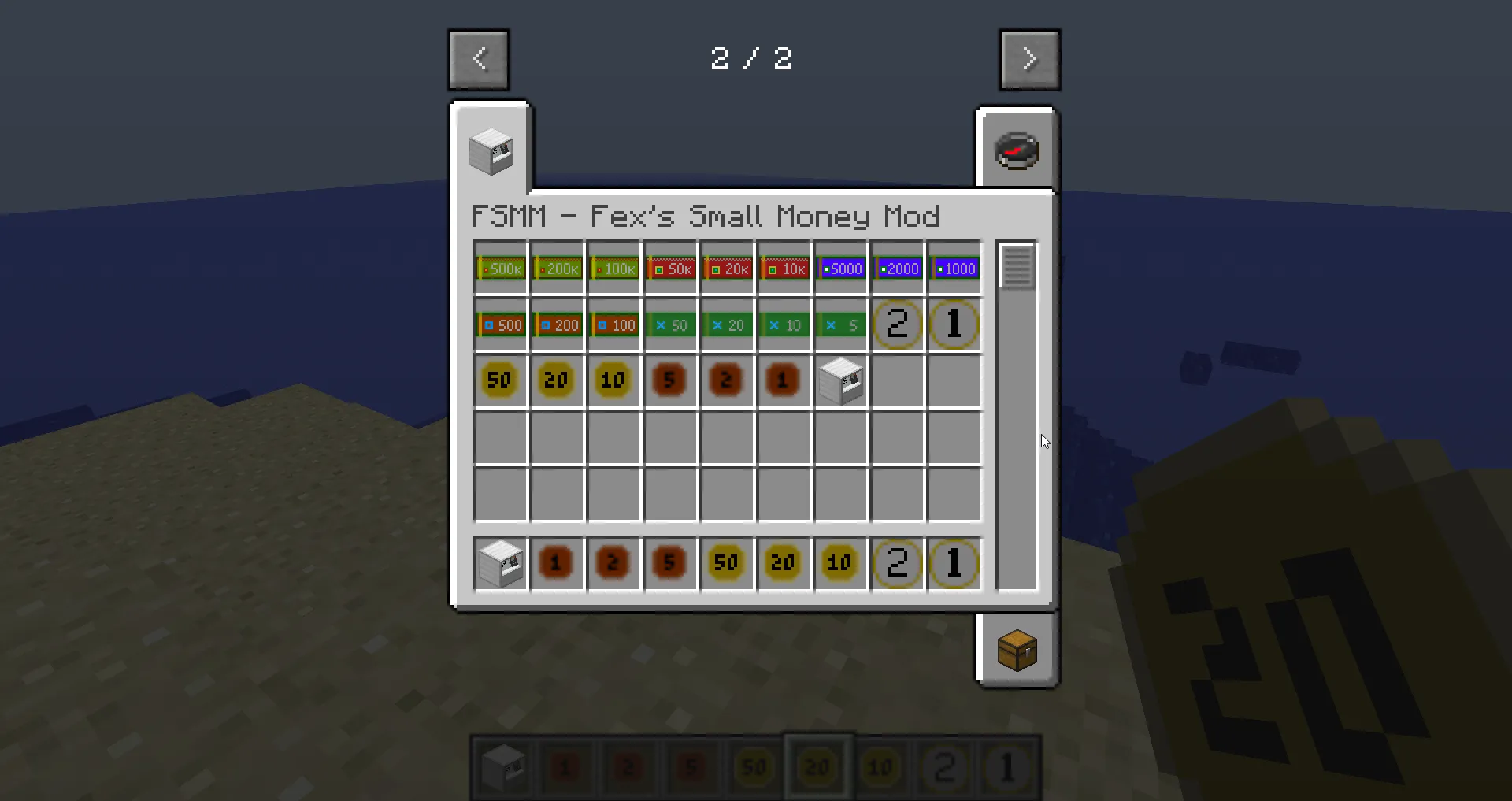Image resolution: width=1512 pixels, height=801 pixels.
Task: Pick the 100k green banknote
Action: pos(613,268)
